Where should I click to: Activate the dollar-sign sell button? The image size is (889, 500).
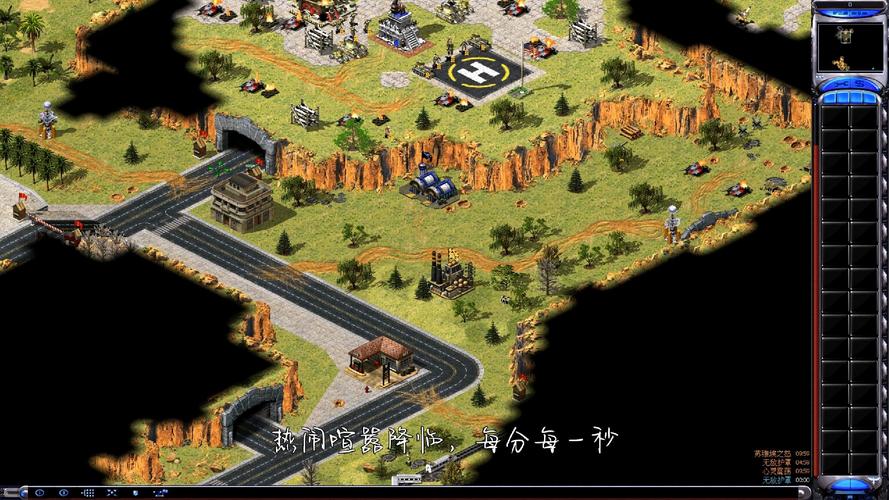(862, 81)
